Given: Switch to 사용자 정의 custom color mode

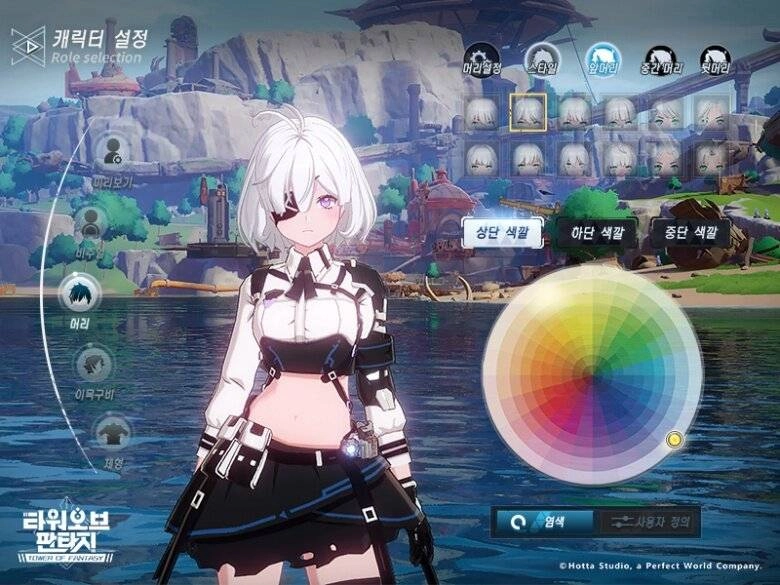Looking at the screenshot, I should pos(648,522).
